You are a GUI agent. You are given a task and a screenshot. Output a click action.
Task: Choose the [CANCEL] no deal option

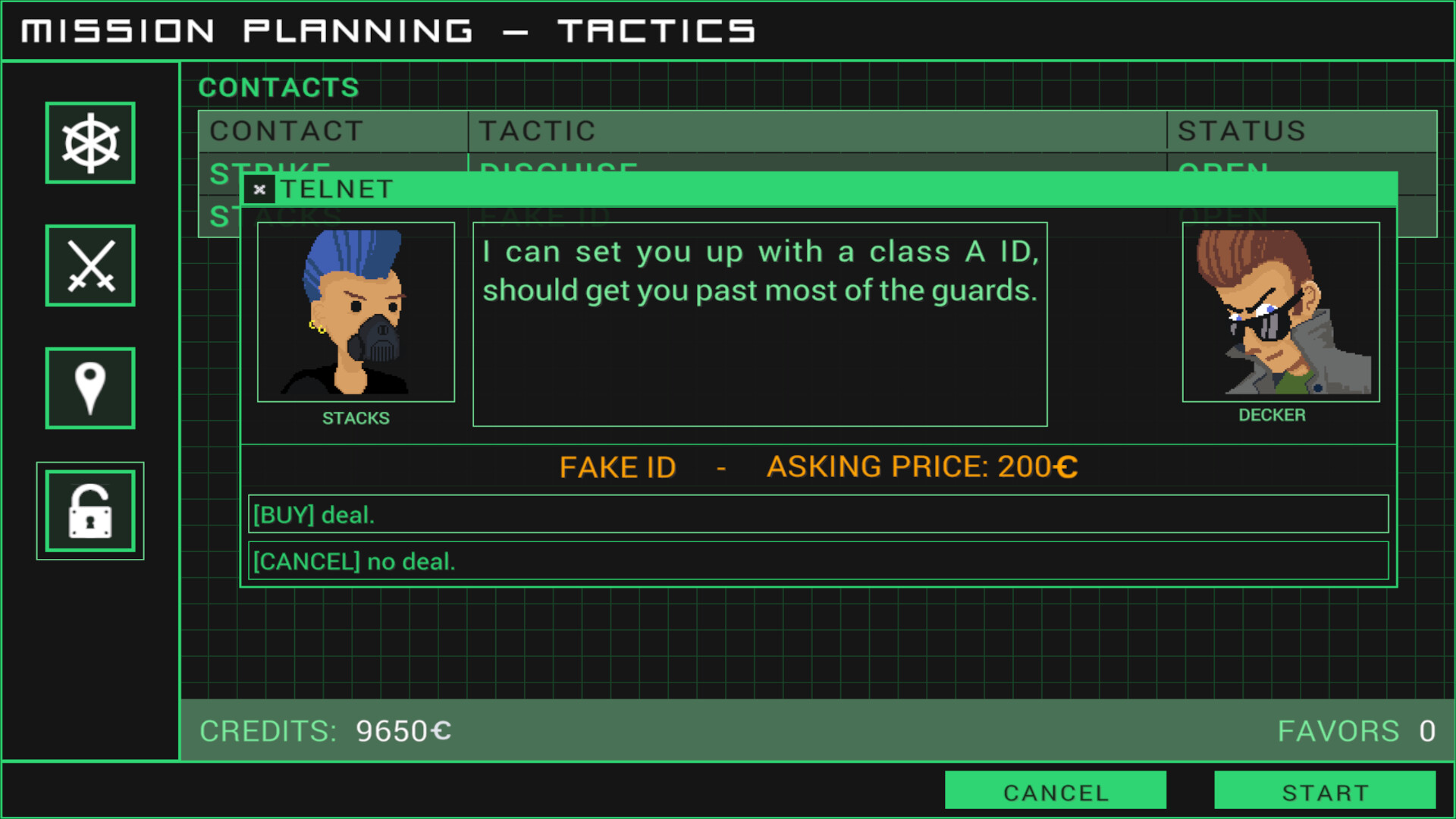click(819, 561)
